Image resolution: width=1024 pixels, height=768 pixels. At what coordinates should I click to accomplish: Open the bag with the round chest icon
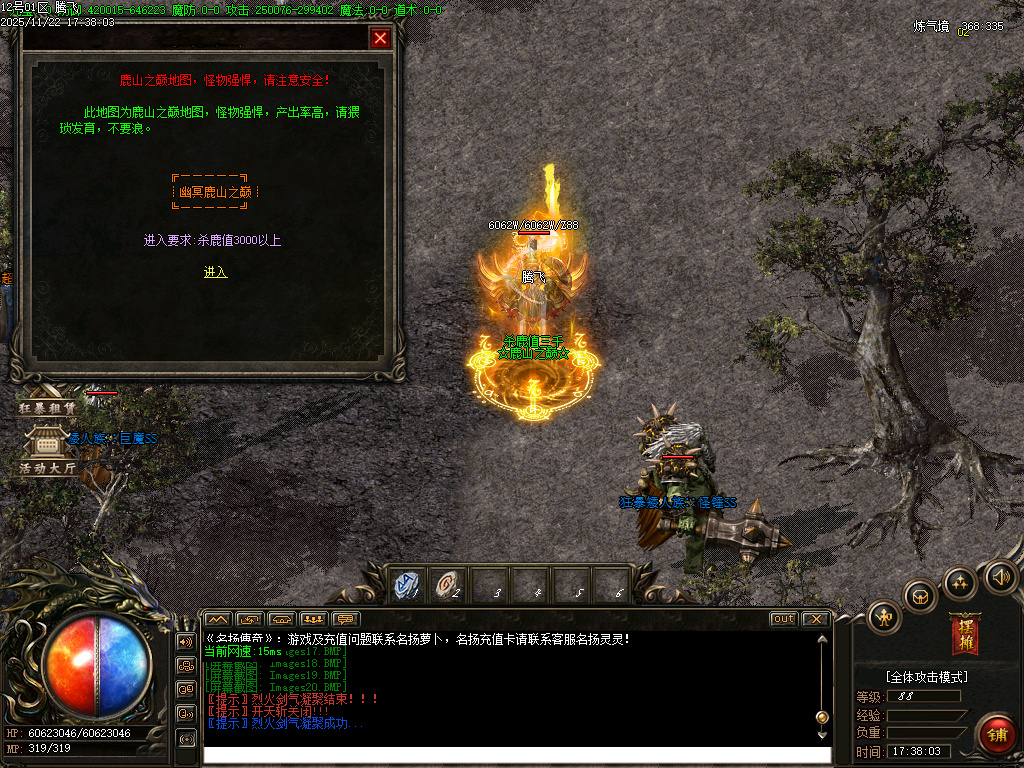920,596
